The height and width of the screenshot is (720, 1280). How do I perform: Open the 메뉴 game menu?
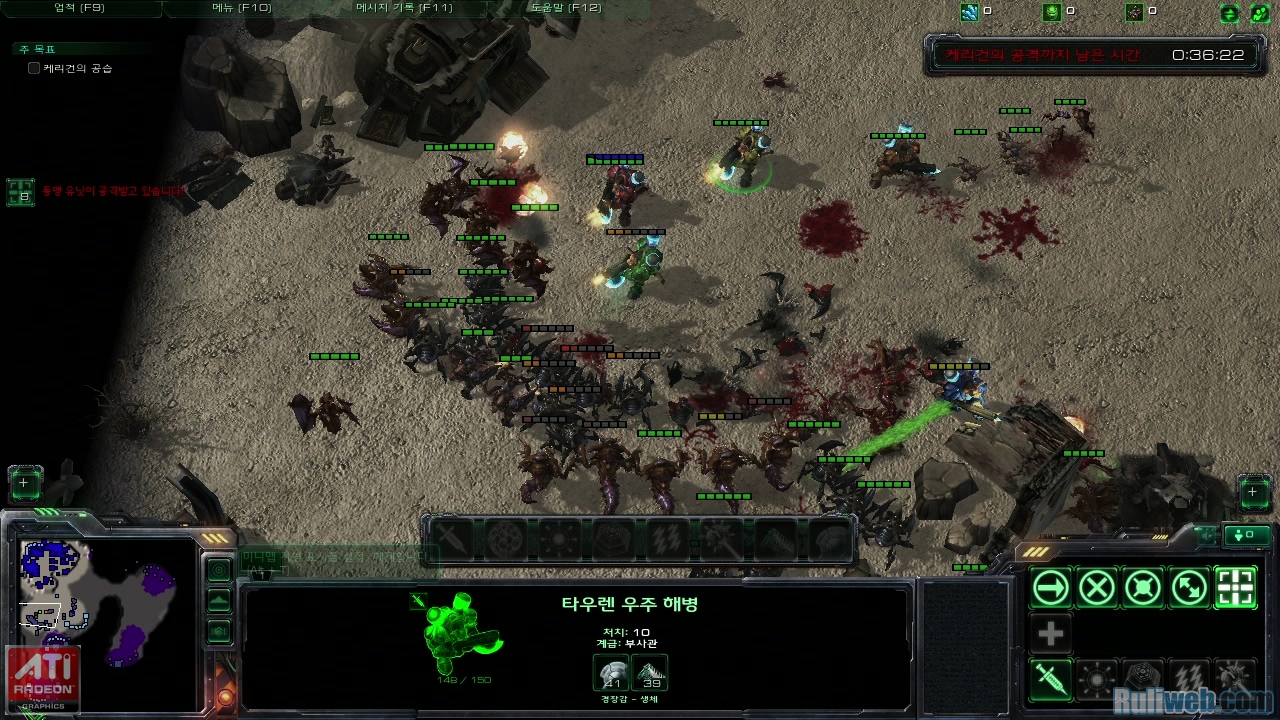coord(241,7)
